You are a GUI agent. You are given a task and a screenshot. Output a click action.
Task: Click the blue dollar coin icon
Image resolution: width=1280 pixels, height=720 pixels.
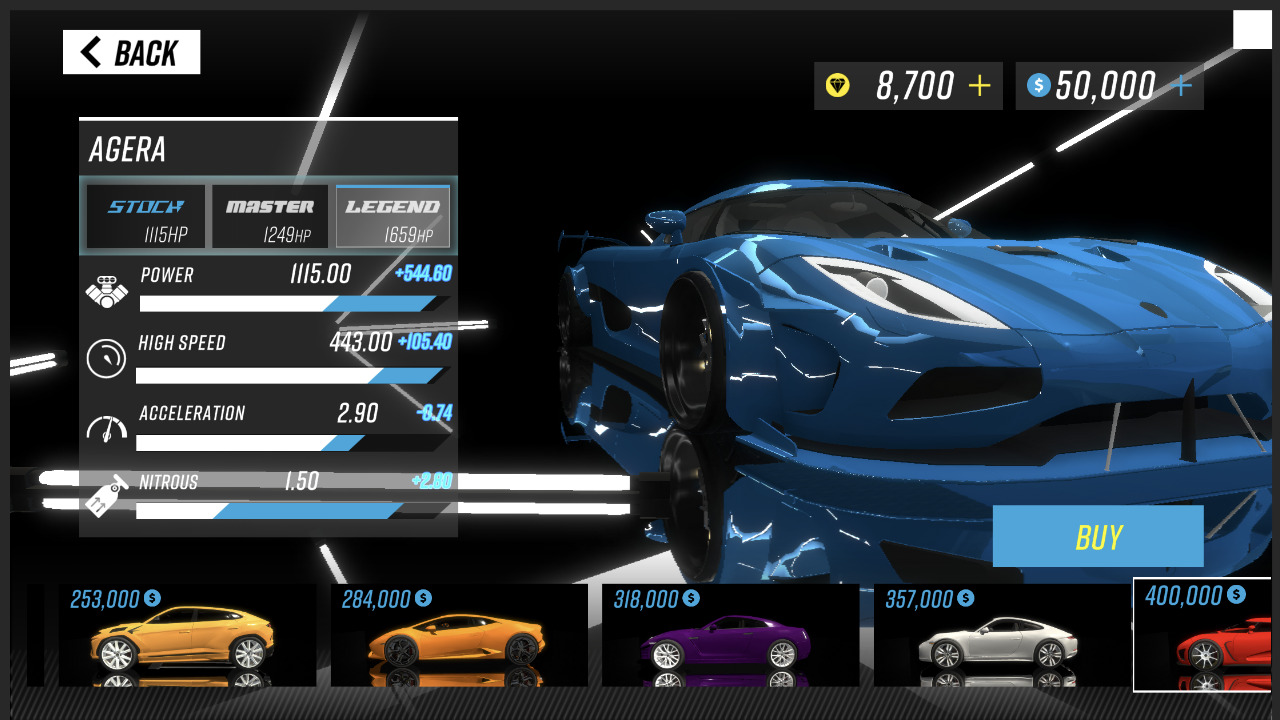[x=1039, y=86]
